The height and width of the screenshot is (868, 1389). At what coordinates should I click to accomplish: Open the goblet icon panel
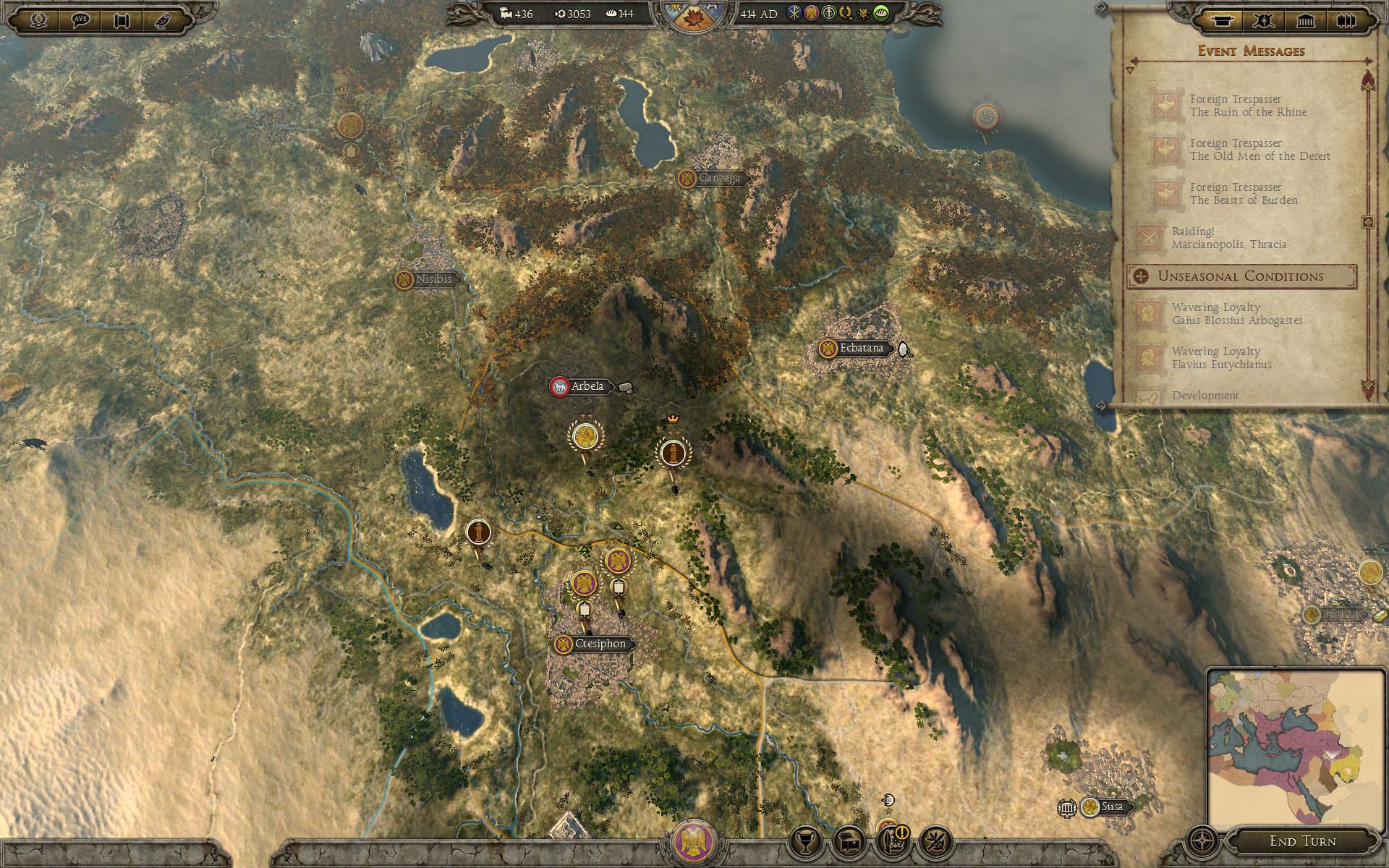coord(805,841)
